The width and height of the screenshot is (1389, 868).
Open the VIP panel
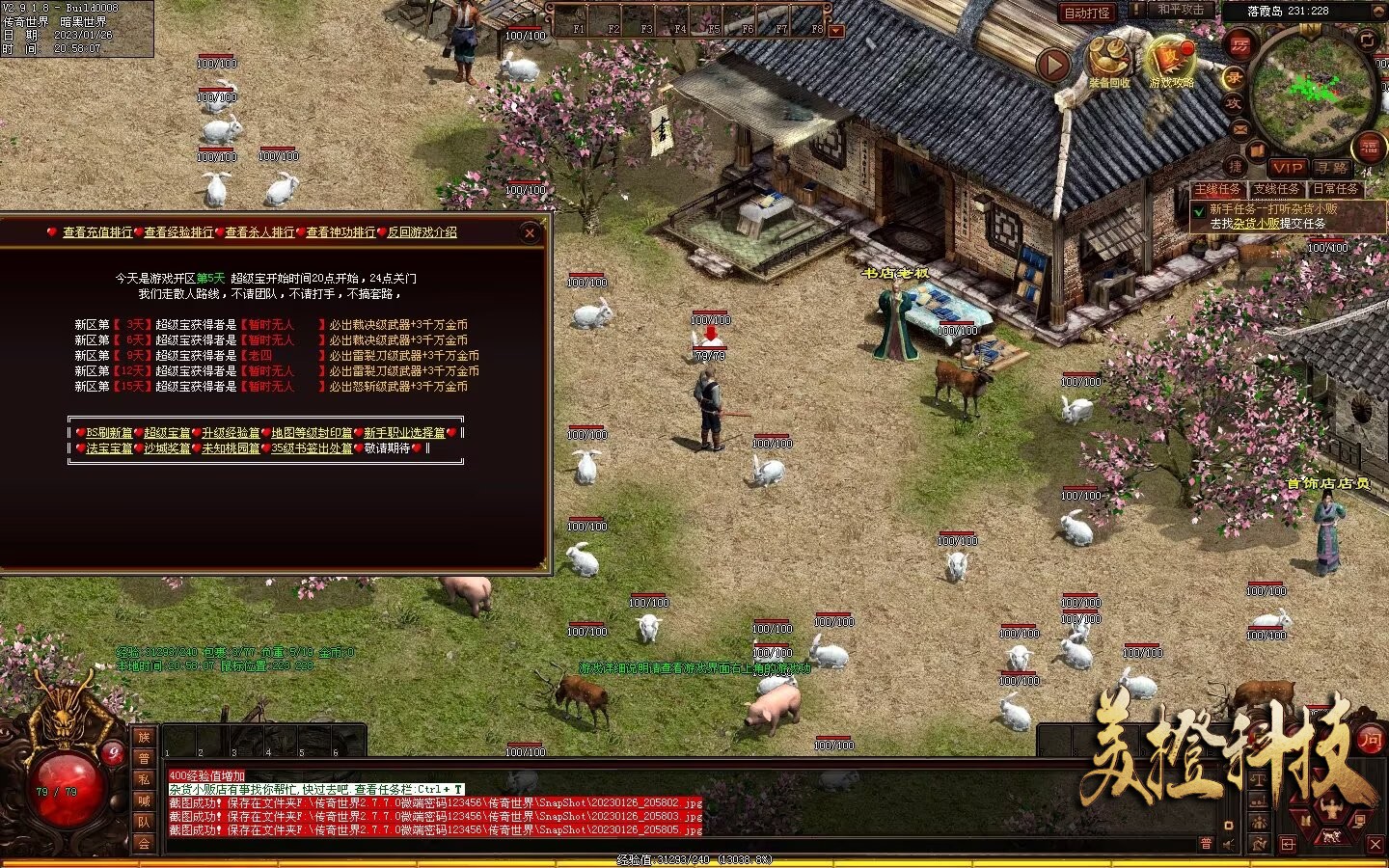click(x=1288, y=167)
